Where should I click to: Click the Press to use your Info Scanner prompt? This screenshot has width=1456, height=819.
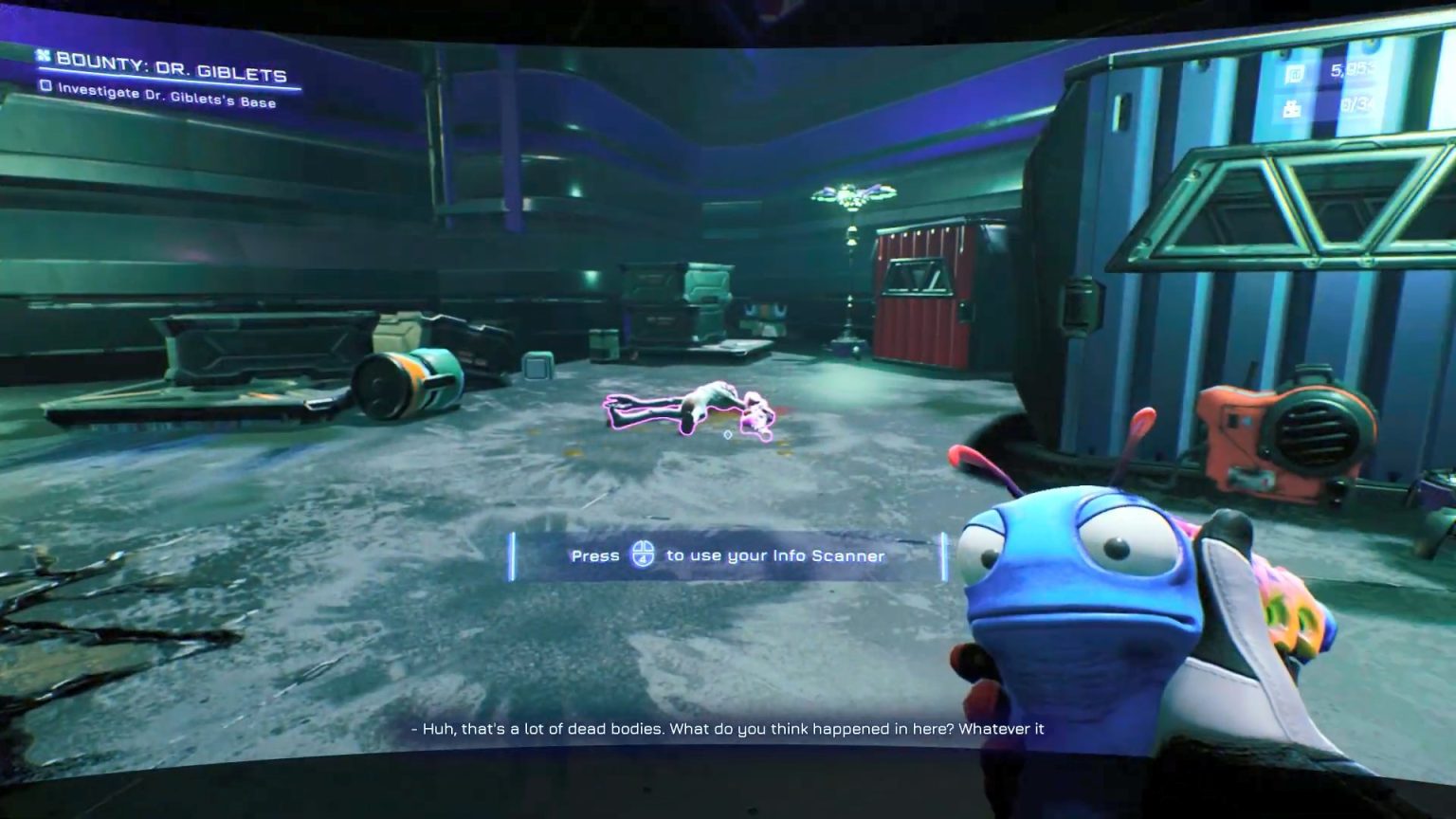tap(725, 555)
